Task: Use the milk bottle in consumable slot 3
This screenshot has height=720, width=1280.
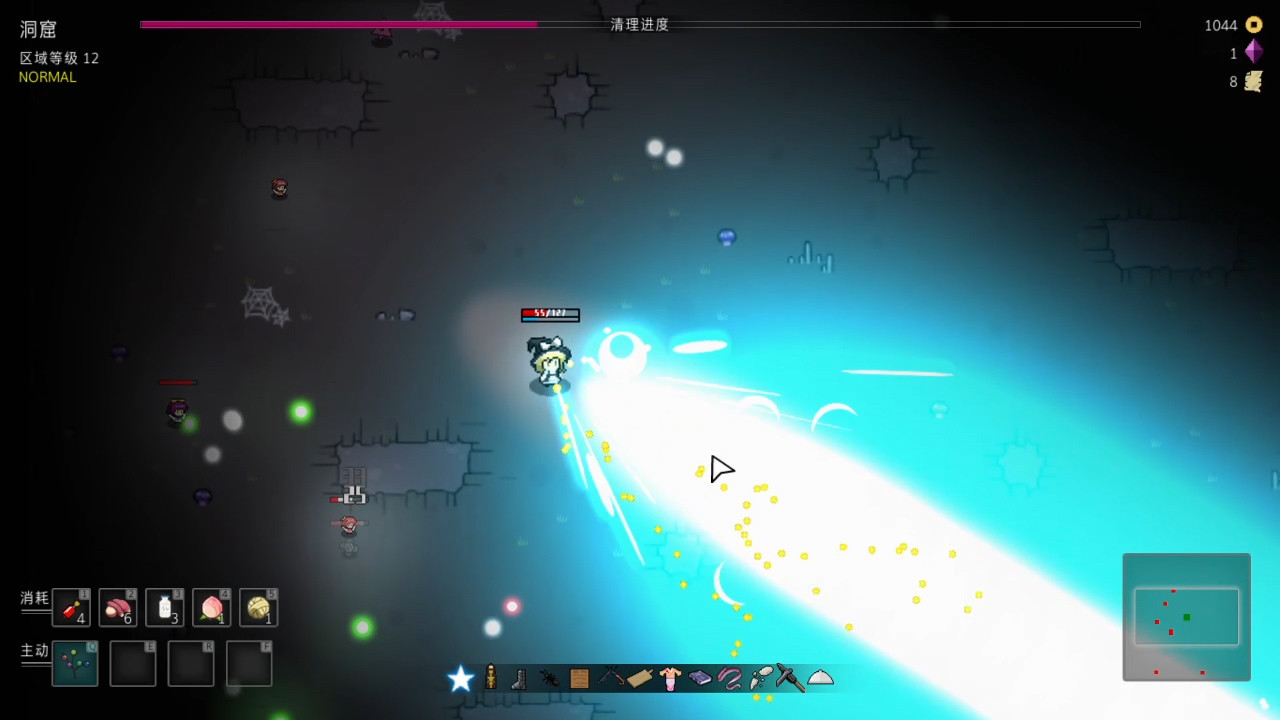Action: 165,608
